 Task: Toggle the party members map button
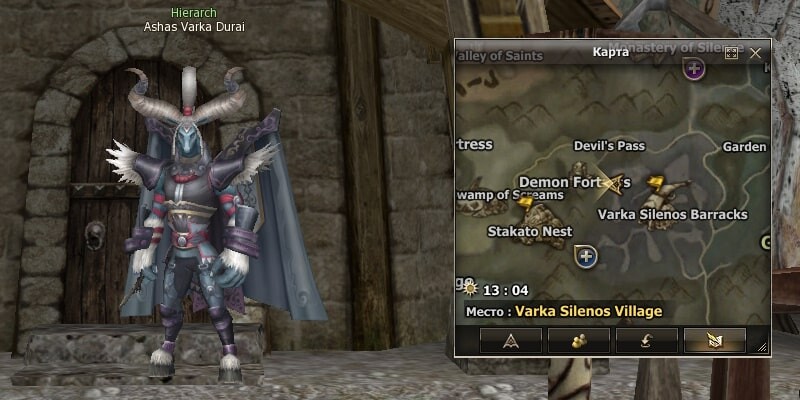tap(579, 340)
